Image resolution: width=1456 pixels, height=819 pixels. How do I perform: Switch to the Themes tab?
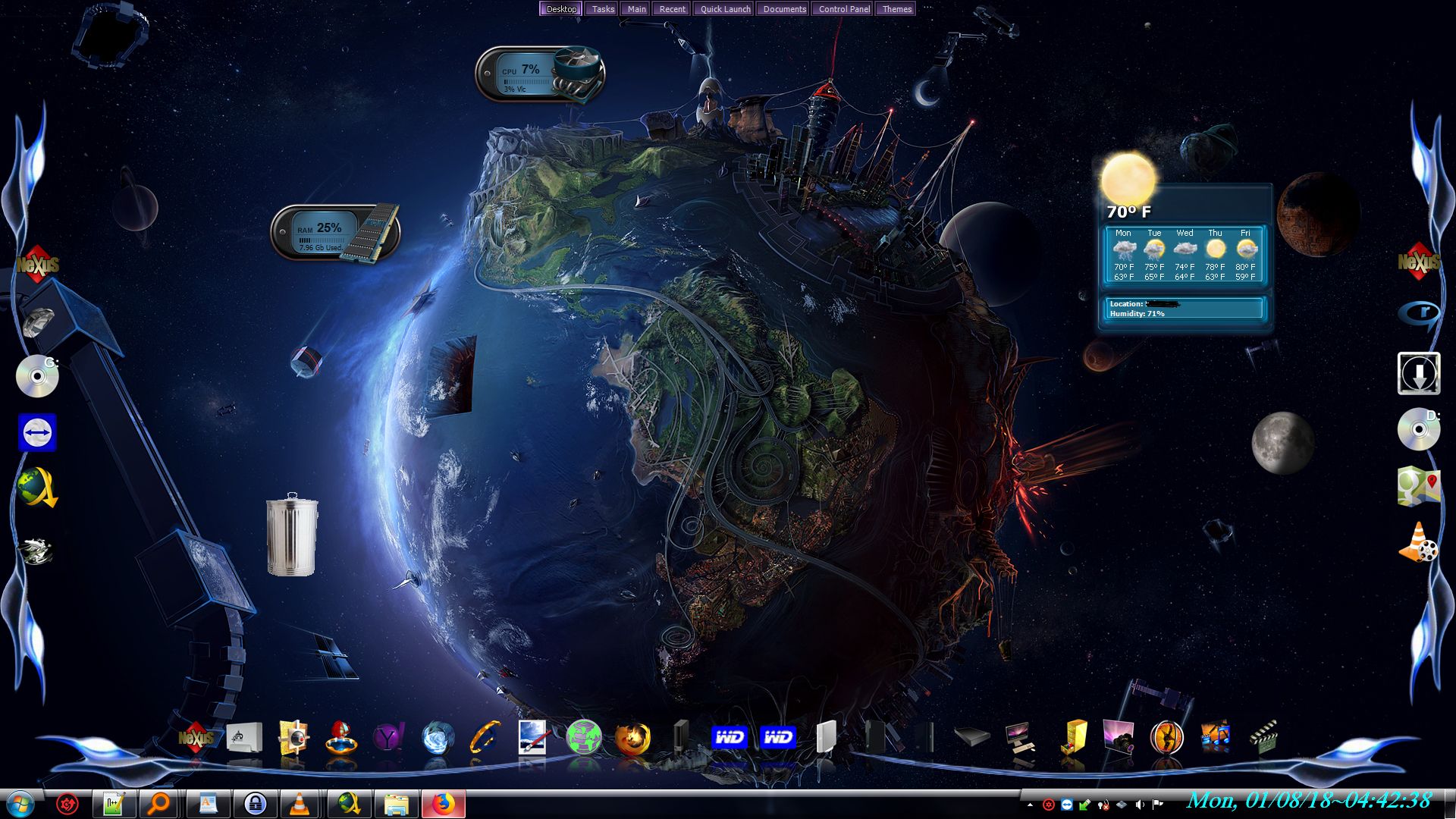click(x=896, y=9)
